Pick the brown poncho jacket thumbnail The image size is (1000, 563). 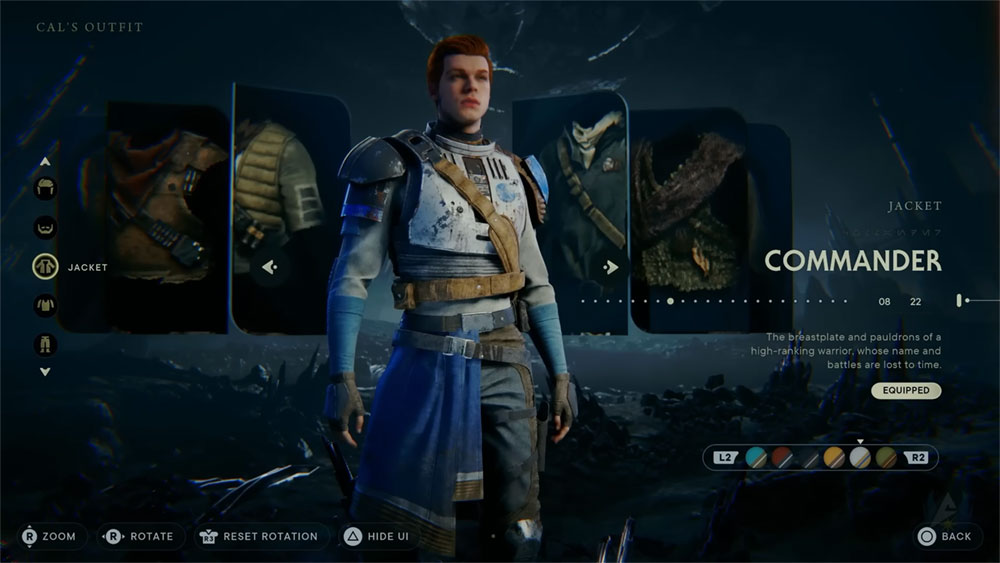(x=160, y=215)
